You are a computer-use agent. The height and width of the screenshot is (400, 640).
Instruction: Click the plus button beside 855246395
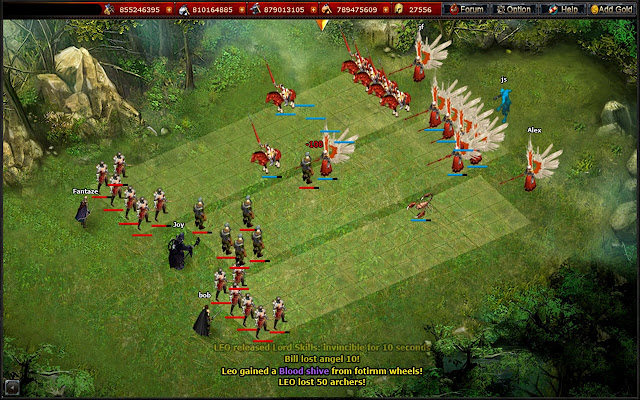click(x=169, y=9)
